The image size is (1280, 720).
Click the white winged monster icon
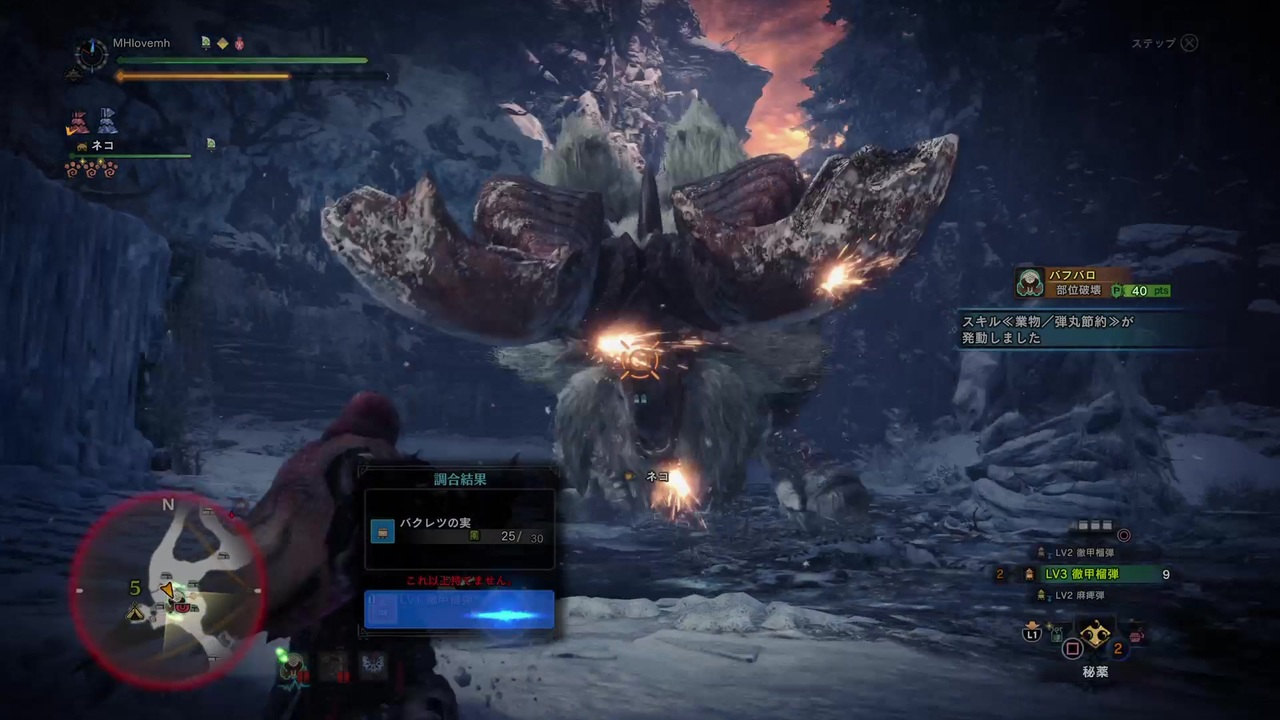(373, 665)
